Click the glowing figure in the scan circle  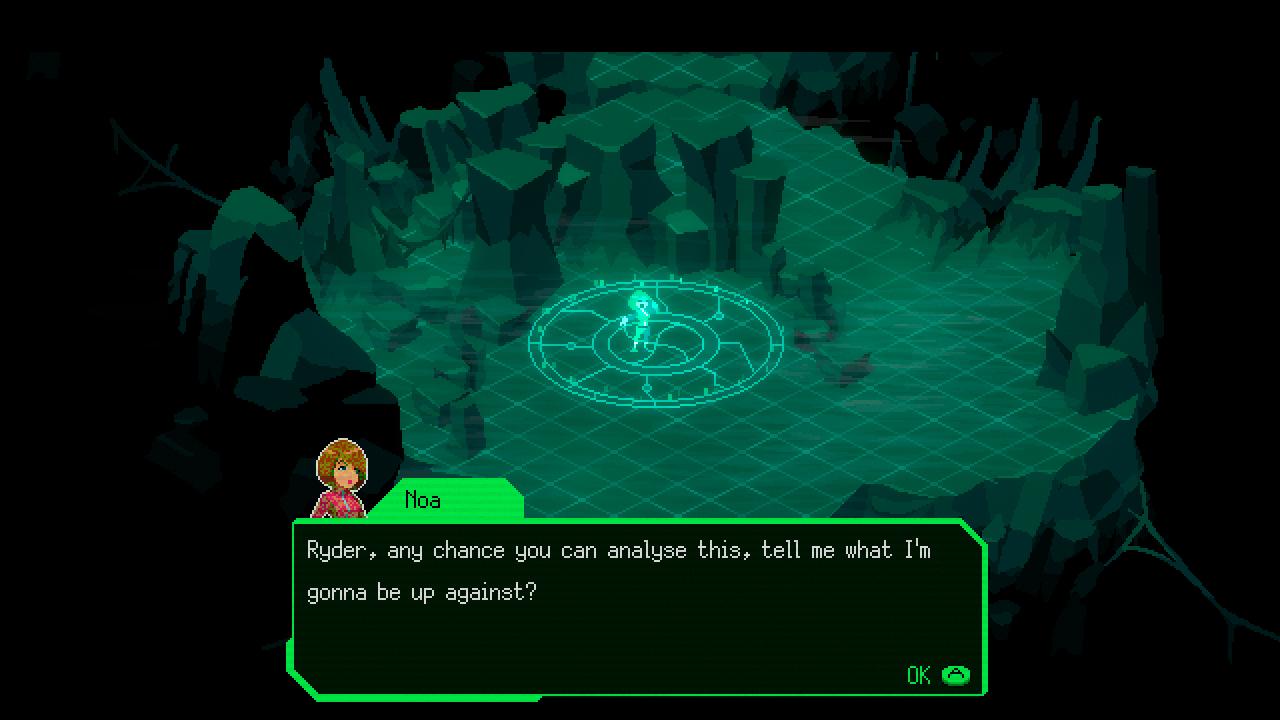pos(643,320)
